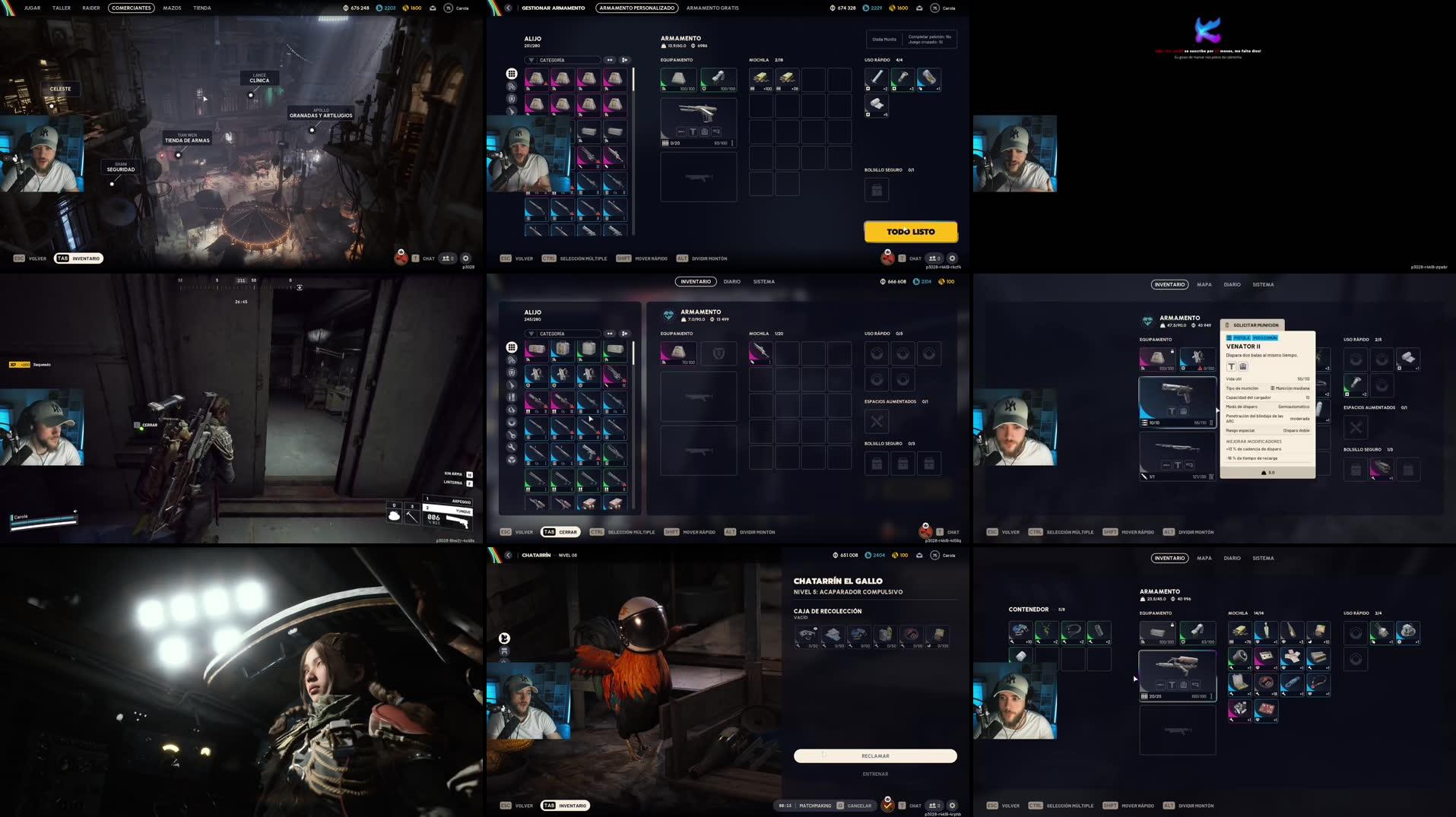The image size is (1456, 817).
Task: Select the shield armor category filter icon
Action: 512,99
